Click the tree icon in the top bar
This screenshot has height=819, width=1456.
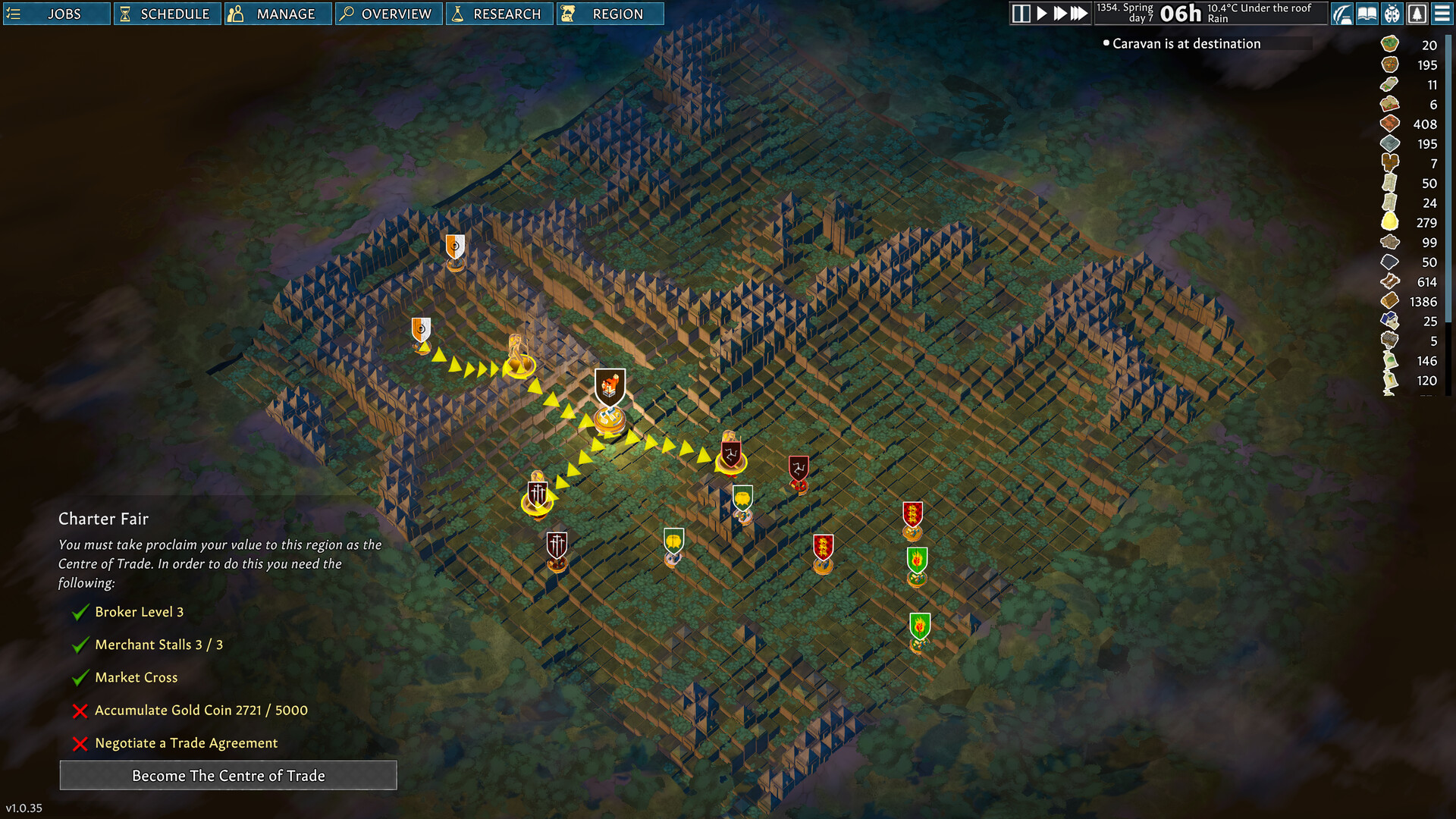click(x=1417, y=14)
